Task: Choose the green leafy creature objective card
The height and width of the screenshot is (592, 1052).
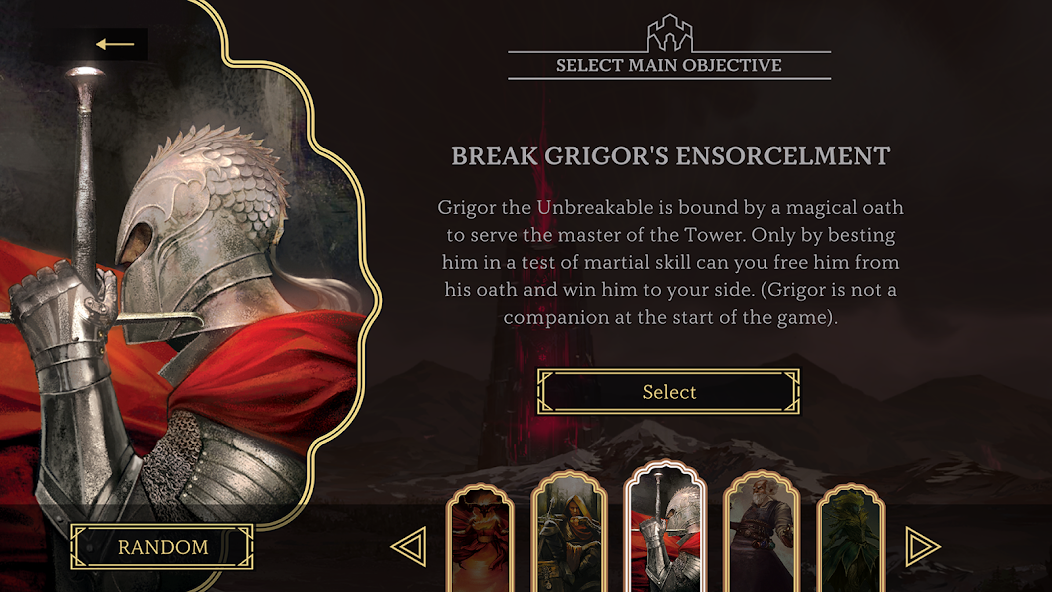Action: coord(851,540)
